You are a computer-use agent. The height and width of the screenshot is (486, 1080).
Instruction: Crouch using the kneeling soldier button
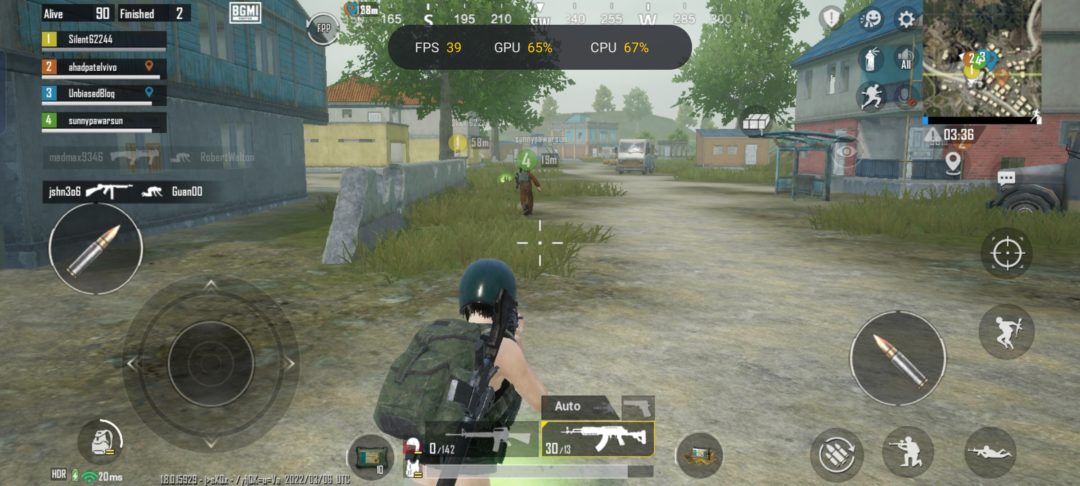pos(907,452)
